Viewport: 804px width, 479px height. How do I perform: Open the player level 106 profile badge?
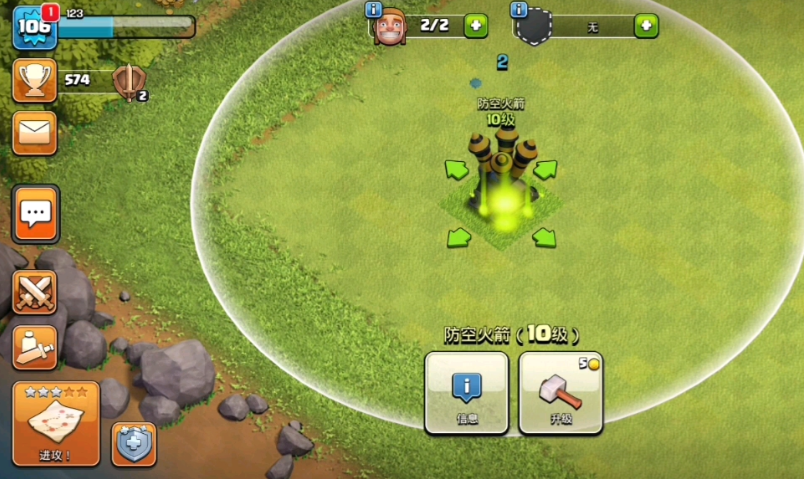pyautogui.click(x=32, y=27)
